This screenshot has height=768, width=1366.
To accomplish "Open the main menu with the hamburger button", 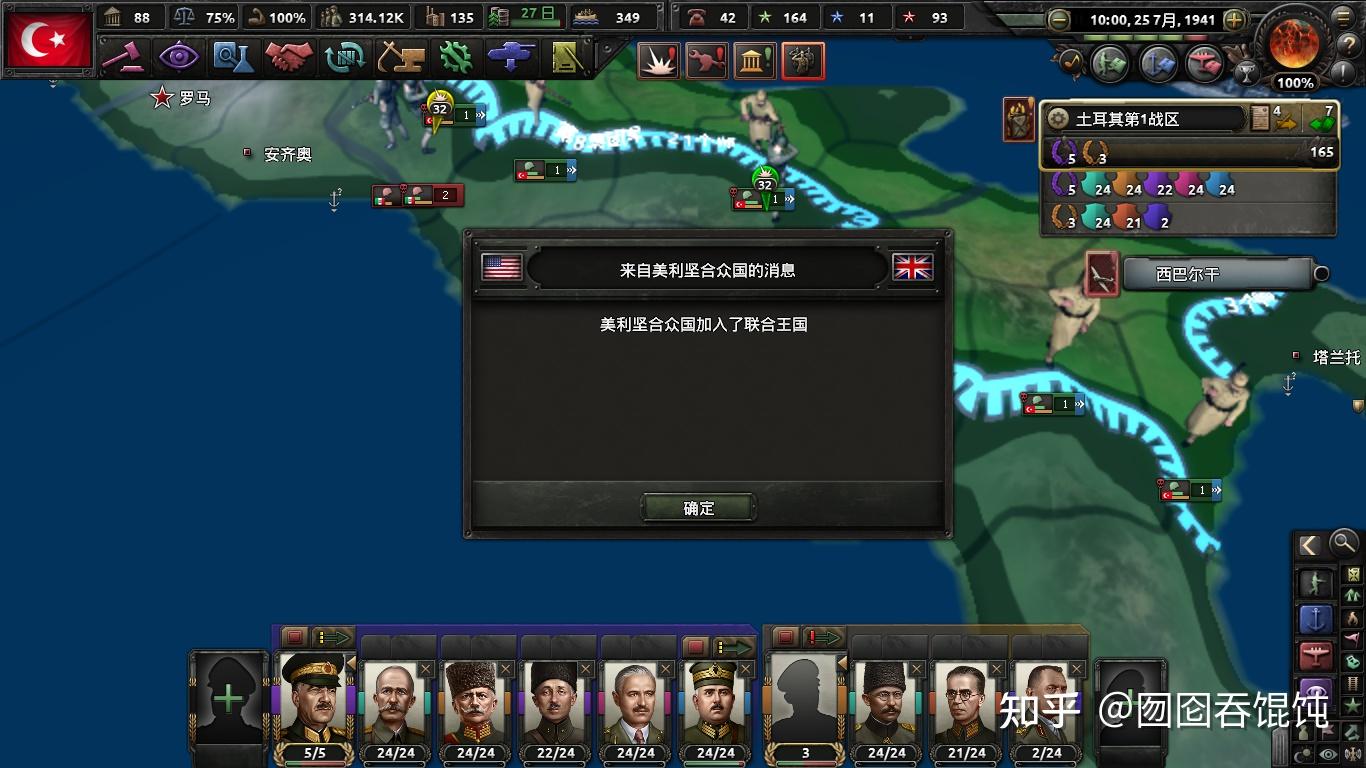I will pyautogui.click(x=1342, y=17).
